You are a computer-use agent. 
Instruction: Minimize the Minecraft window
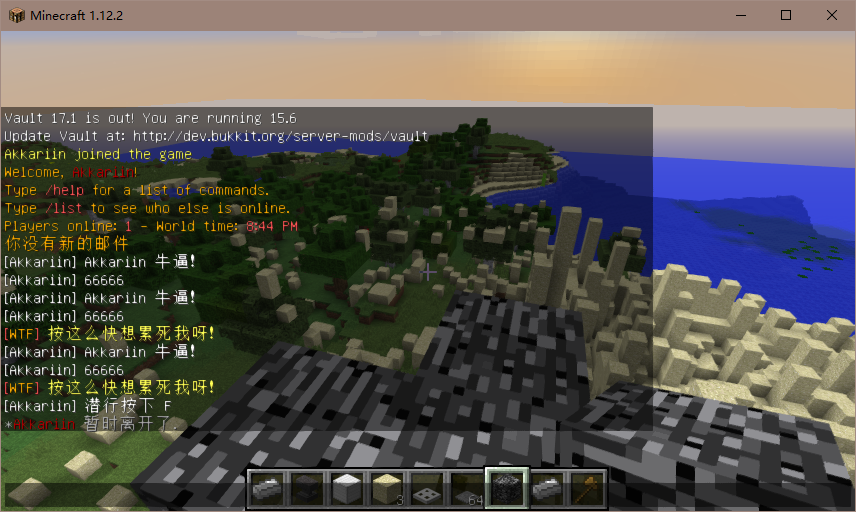pos(741,15)
